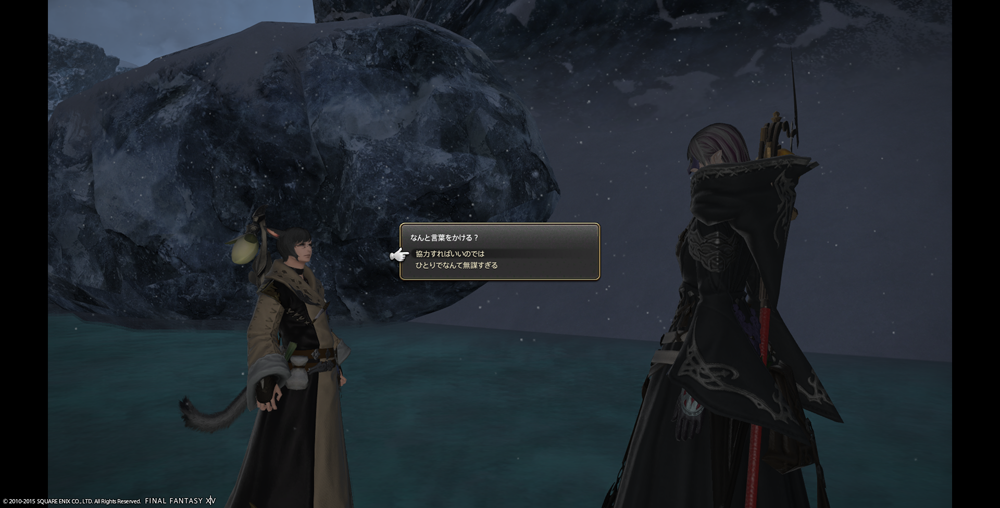Select the option ひとりでなんて無謀すぎる
The height and width of the screenshot is (508, 1000).
[456, 266]
